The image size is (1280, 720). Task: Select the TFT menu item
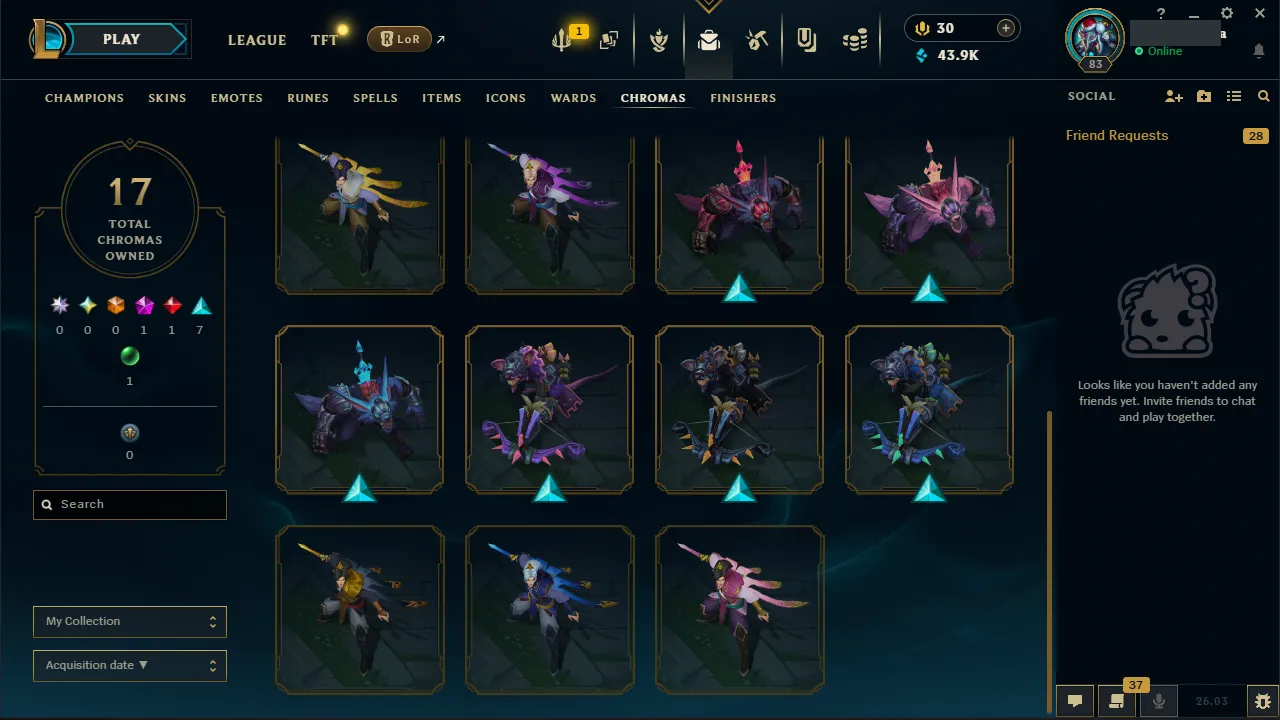click(x=323, y=40)
